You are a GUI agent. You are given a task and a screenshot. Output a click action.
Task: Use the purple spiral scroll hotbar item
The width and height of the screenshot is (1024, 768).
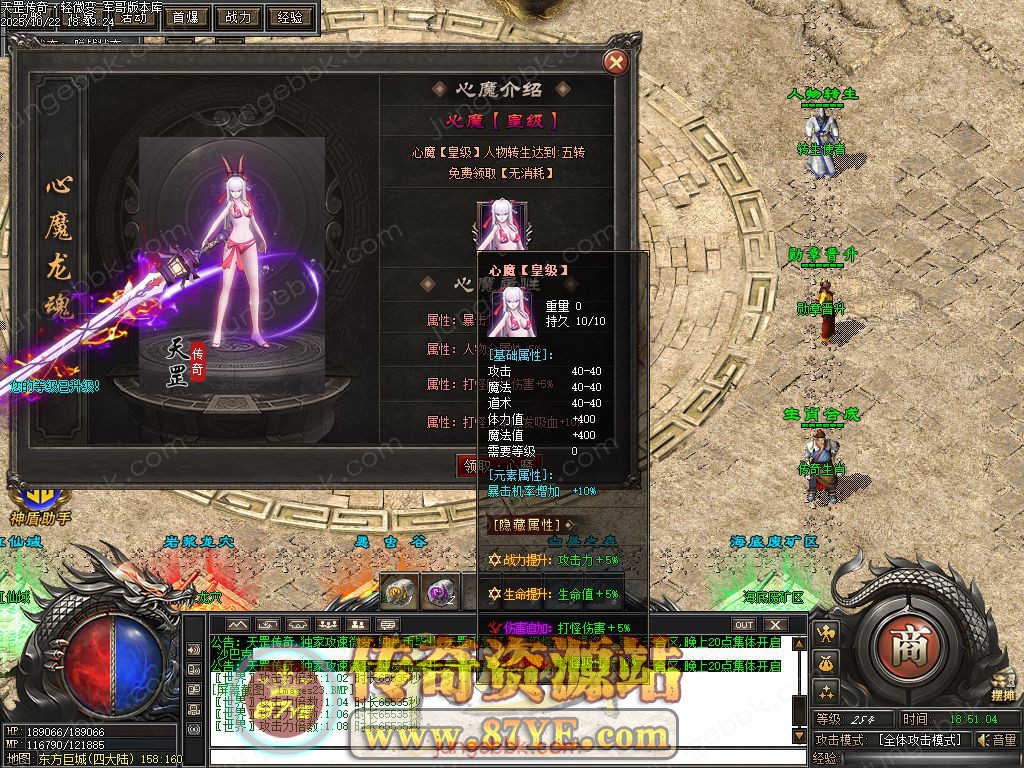pyautogui.click(x=440, y=592)
